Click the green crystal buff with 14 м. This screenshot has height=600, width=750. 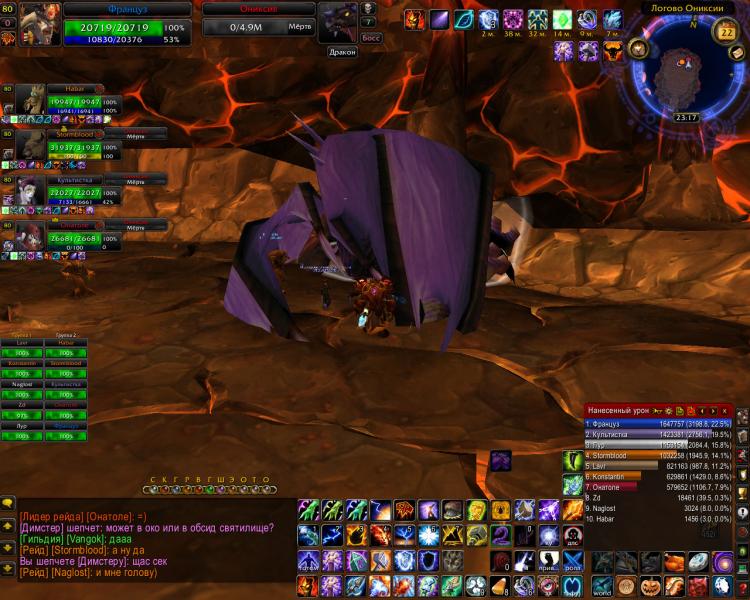click(562, 20)
